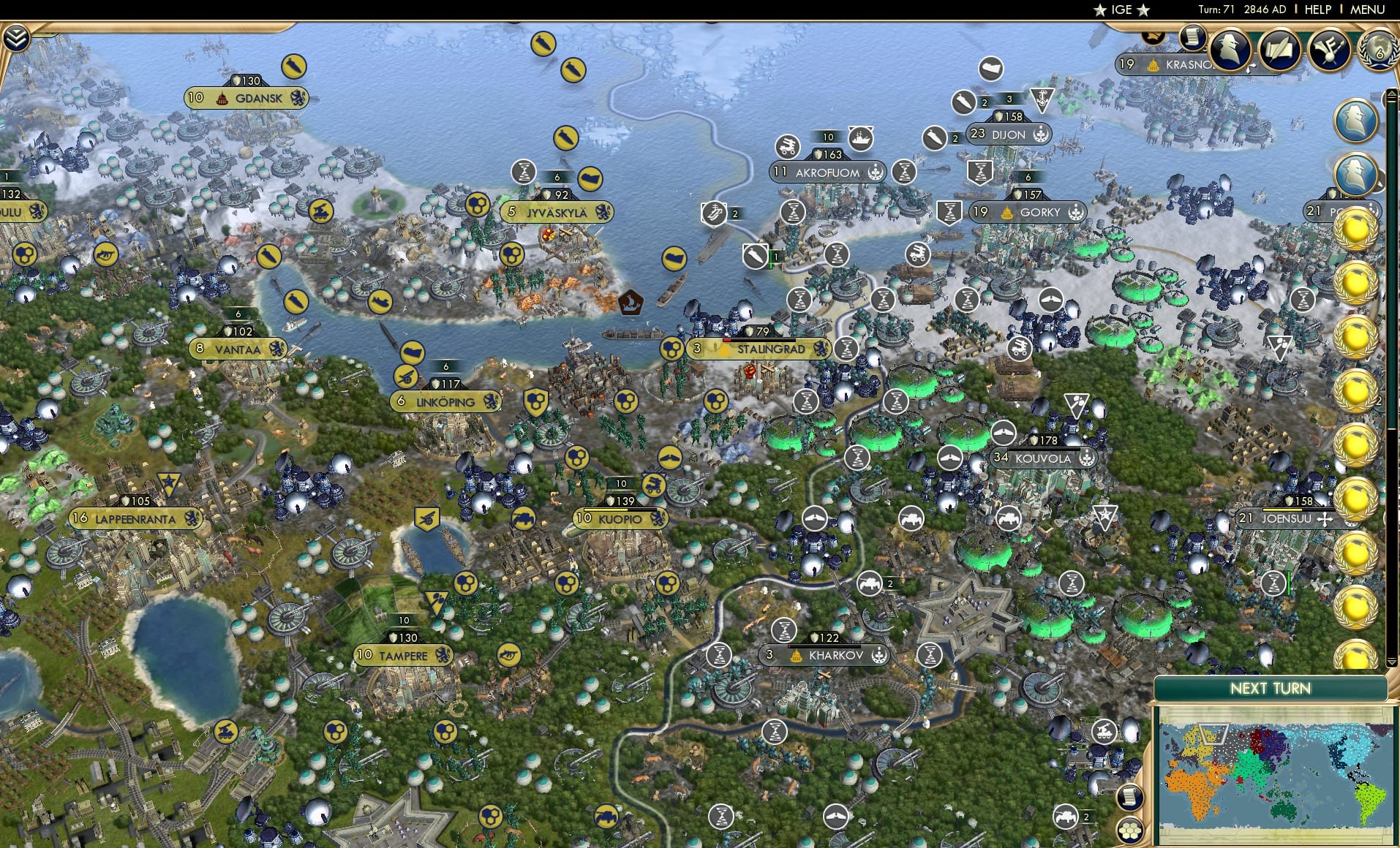
Task: Click the second blue spy notification bubble
Action: pyautogui.click(x=1357, y=174)
